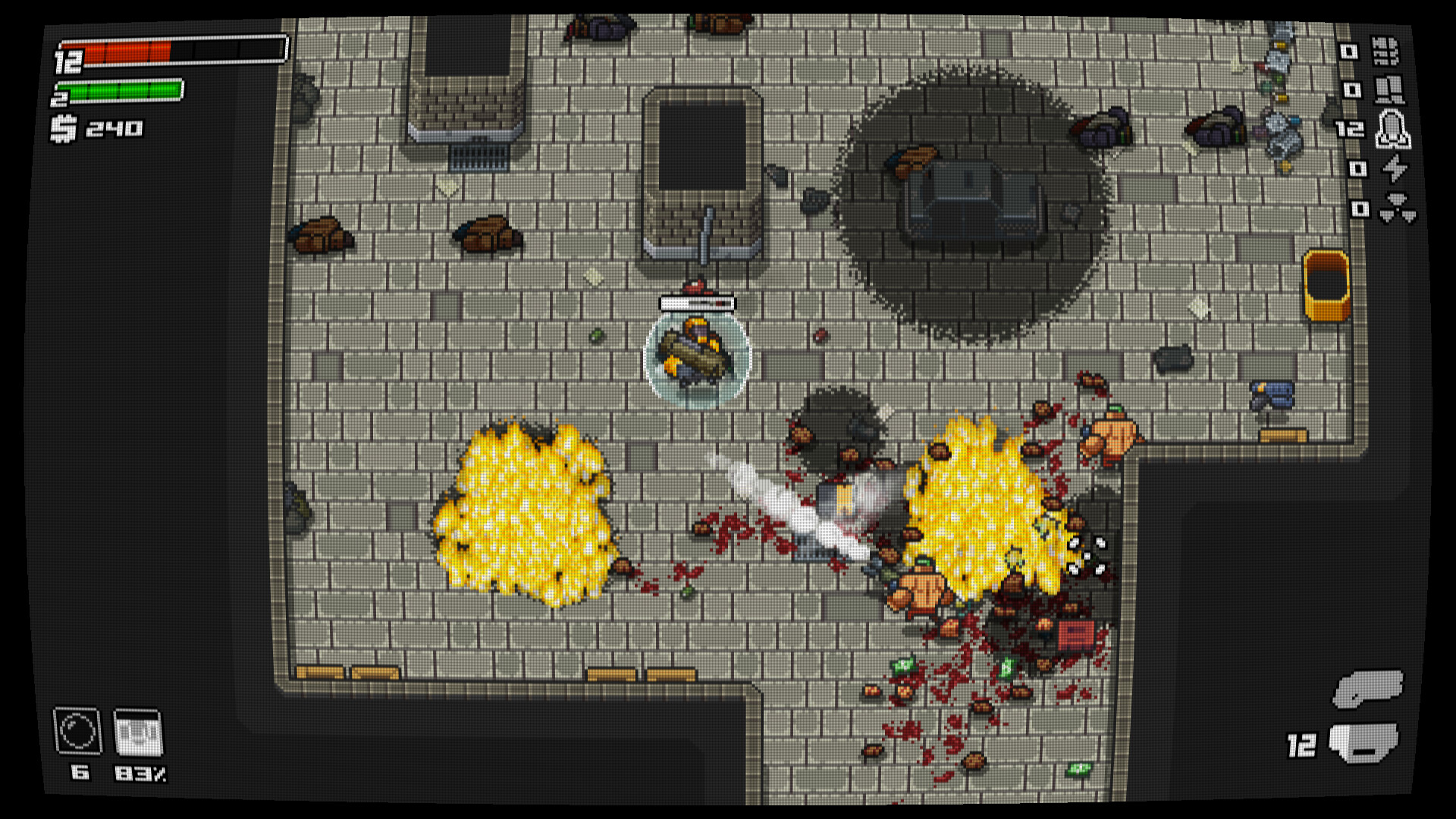Click the shell stack icon at the top right

[x=1386, y=50]
